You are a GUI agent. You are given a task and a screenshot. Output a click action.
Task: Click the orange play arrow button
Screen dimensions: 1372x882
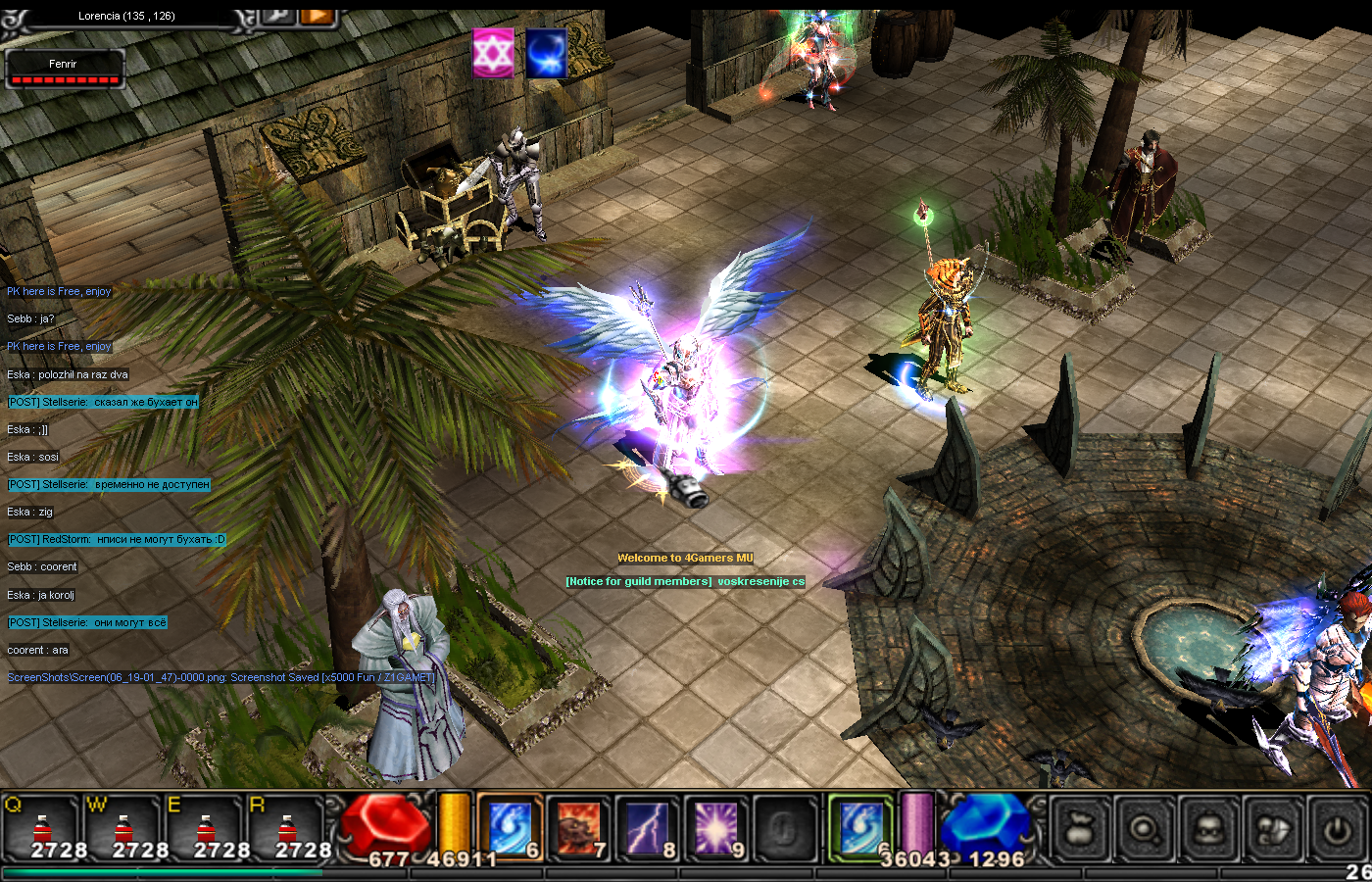click(x=317, y=14)
